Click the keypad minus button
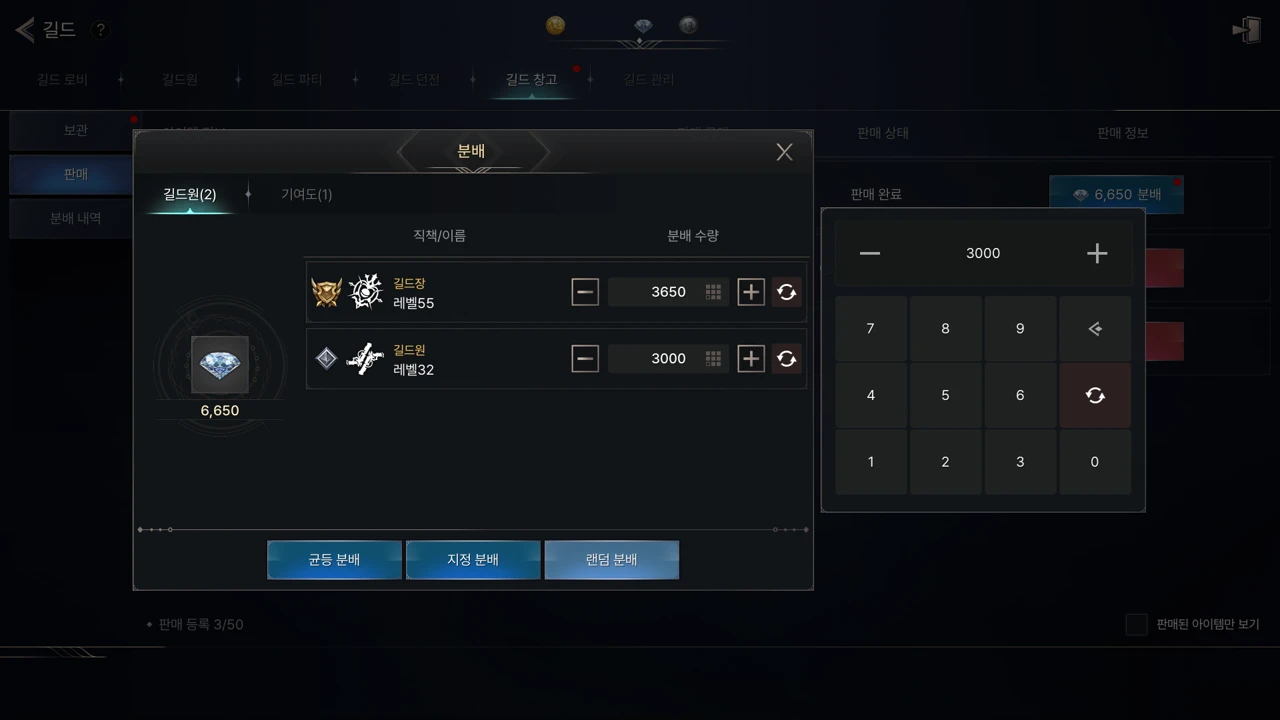 pos(870,254)
